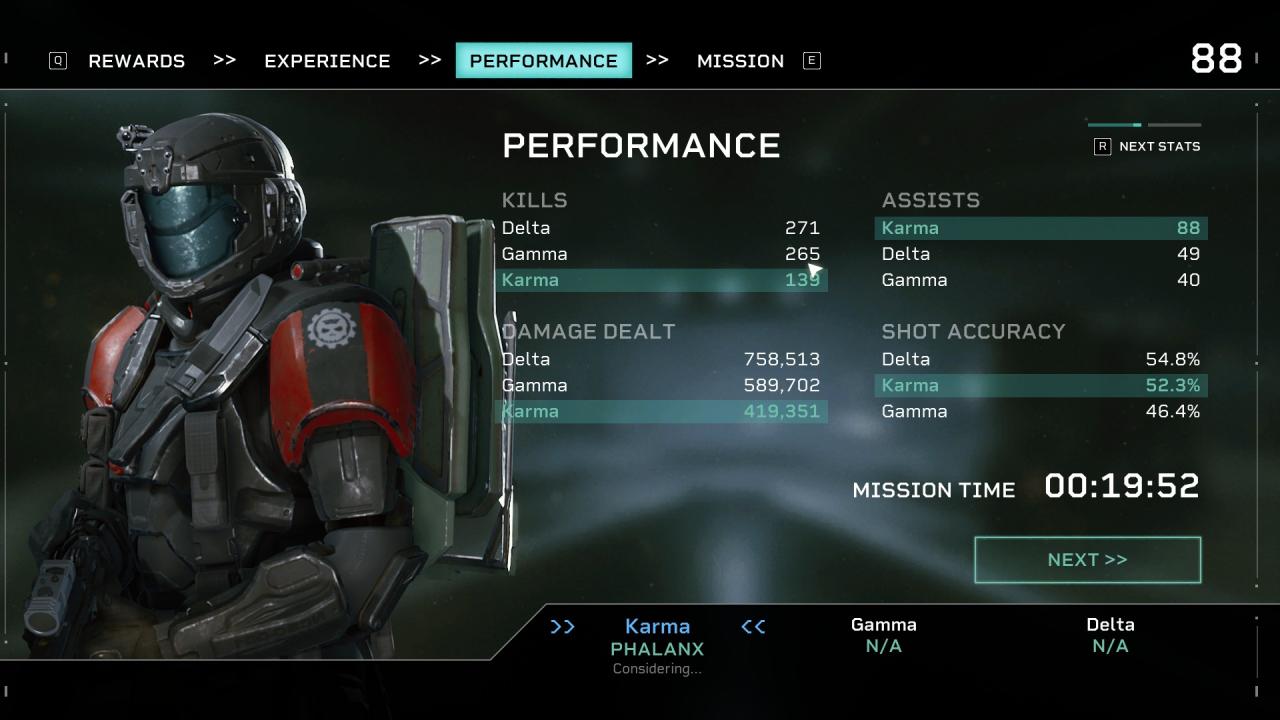Choose the Gamma player card
Image resolution: width=1280 pixels, height=720 pixels.
[883, 635]
